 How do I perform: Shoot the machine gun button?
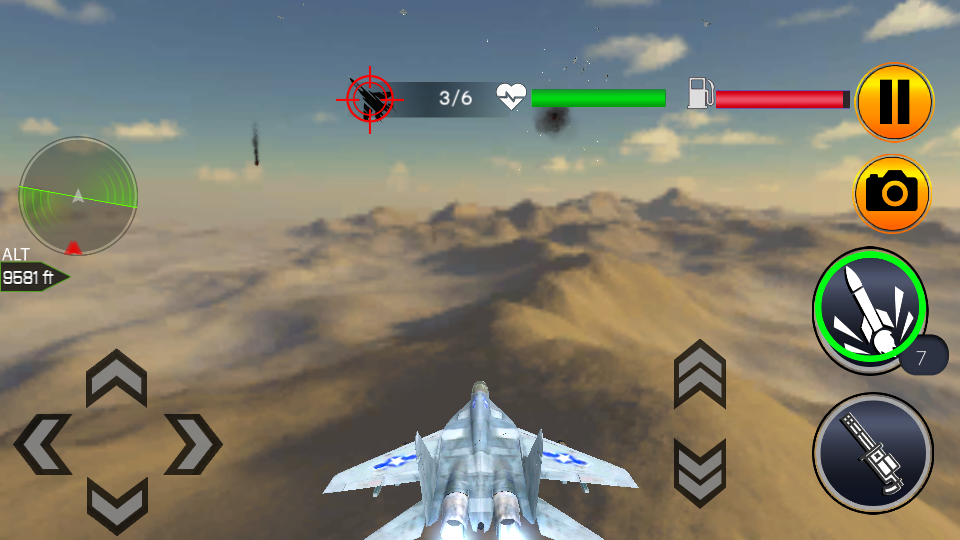872,453
